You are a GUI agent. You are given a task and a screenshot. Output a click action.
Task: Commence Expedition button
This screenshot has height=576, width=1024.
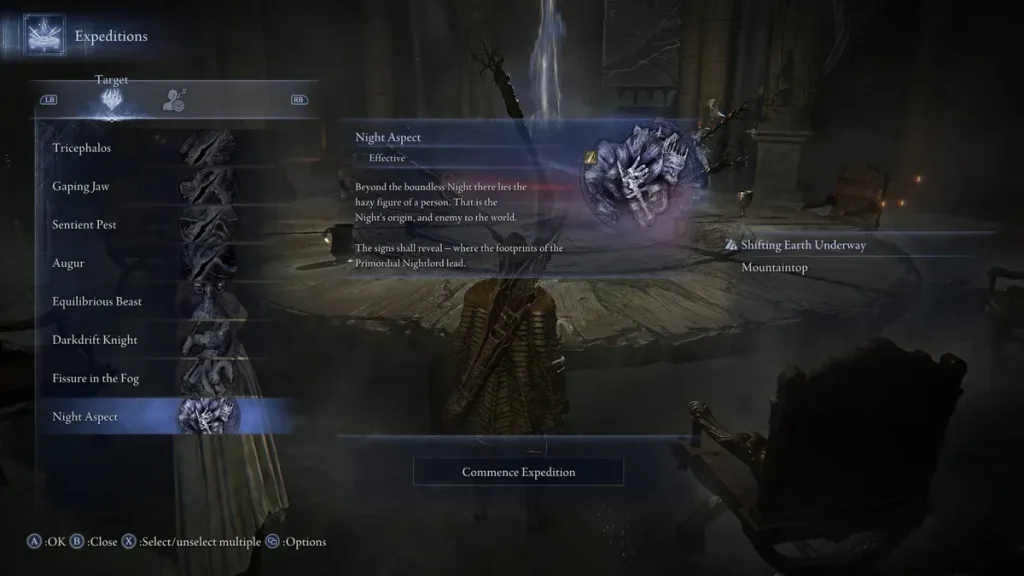coord(518,472)
